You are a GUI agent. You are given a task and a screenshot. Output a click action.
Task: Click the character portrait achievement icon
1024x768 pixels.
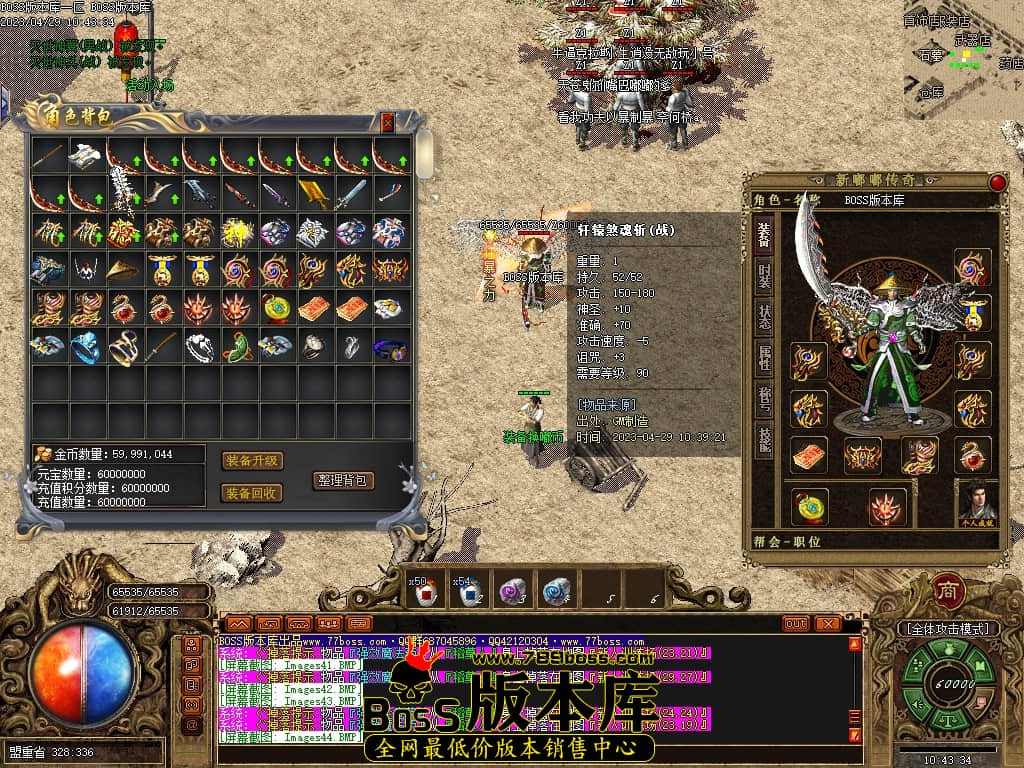pos(977,501)
